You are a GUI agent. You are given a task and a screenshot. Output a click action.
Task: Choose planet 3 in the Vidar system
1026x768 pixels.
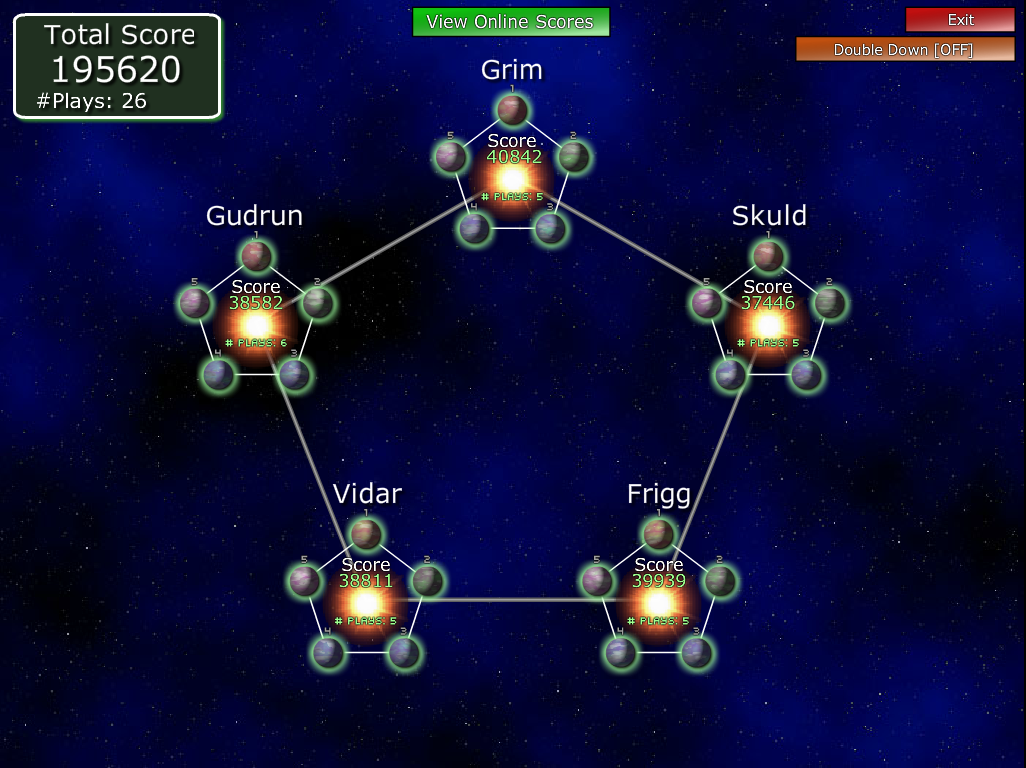pos(403,653)
